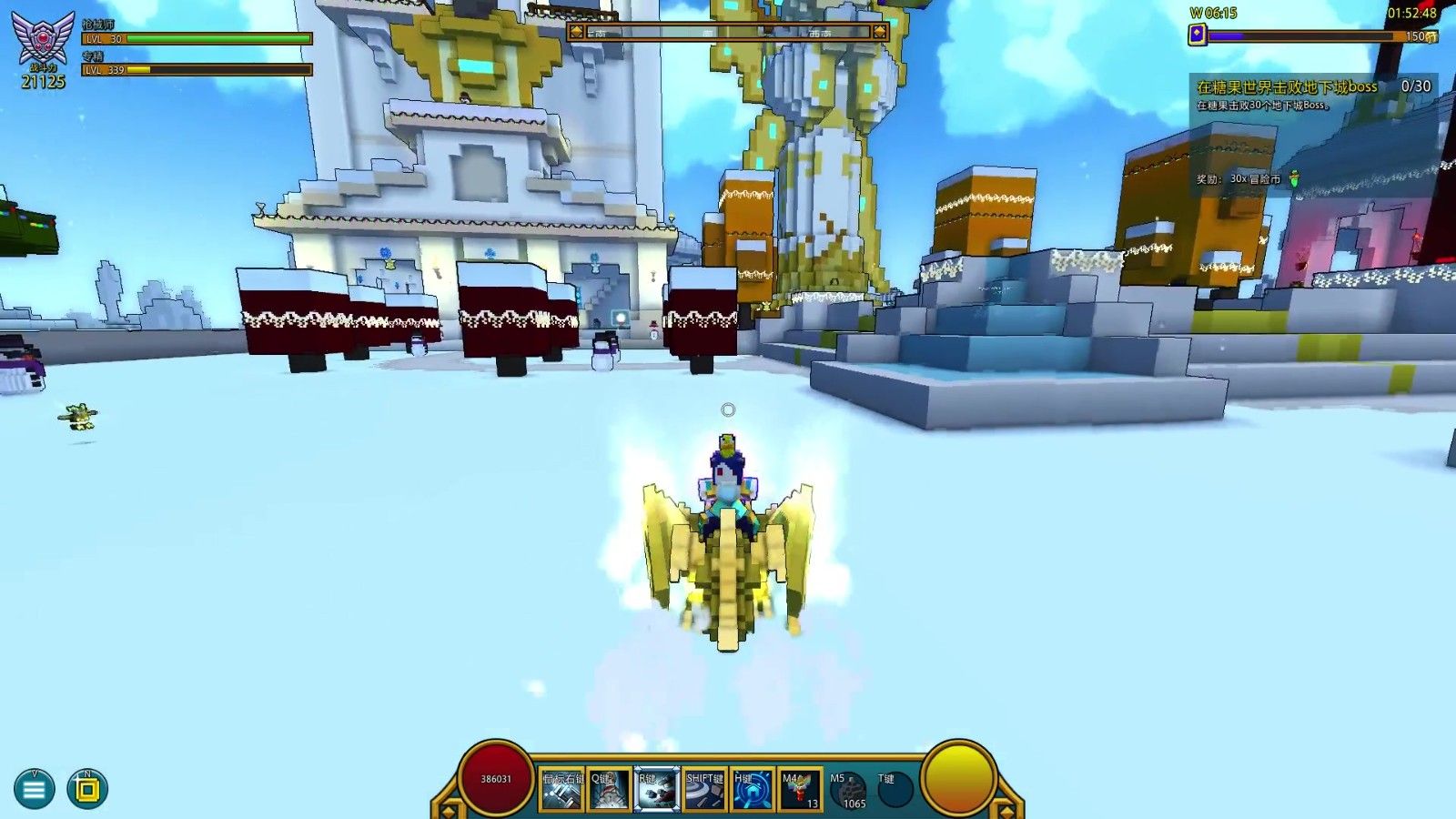
Task: Click the compass heading bar
Action: coord(728,32)
